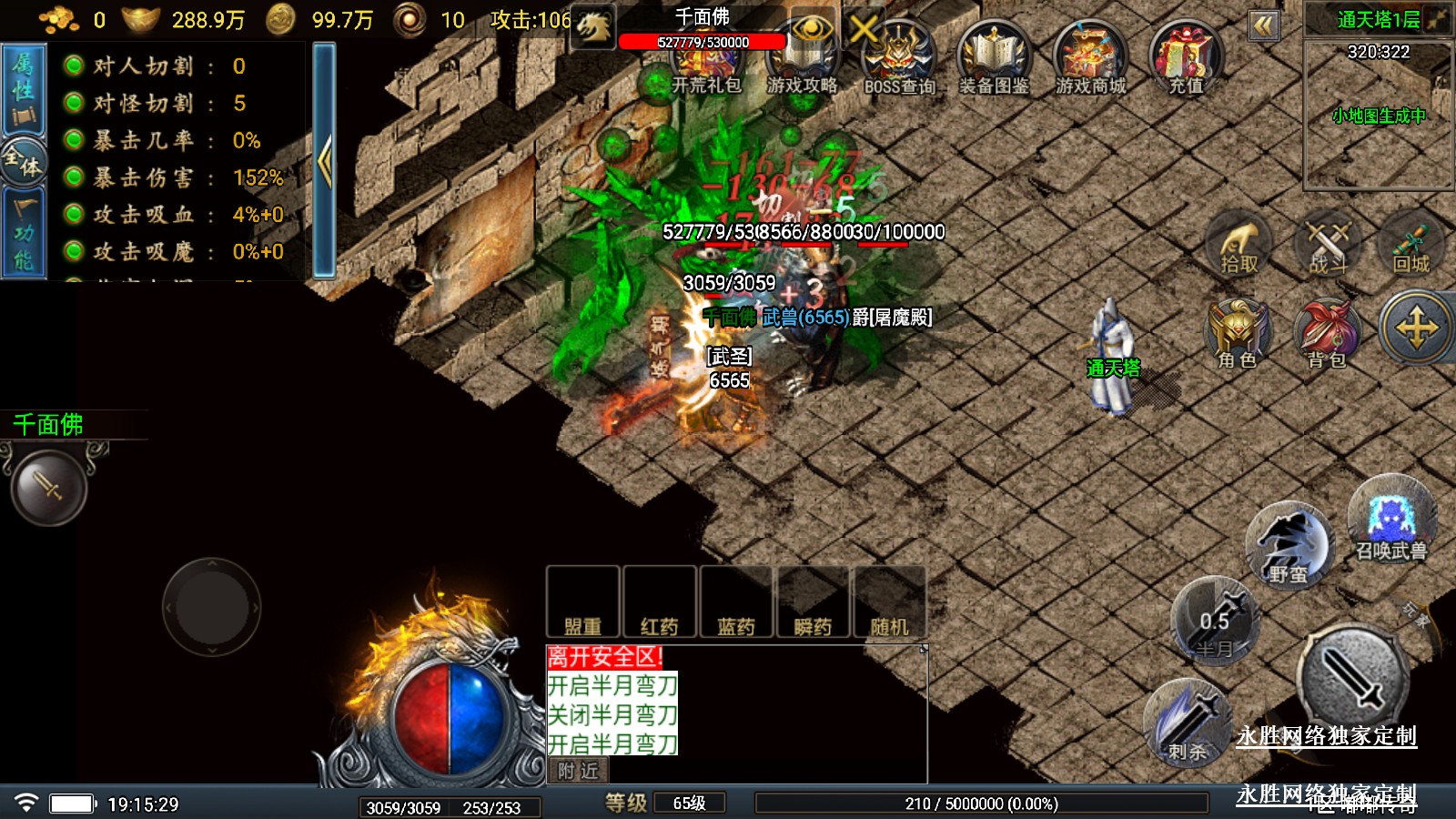Switch to the 属性 attributes tab
This screenshot has height=819, width=1456.
pyautogui.click(x=24, y=89)
